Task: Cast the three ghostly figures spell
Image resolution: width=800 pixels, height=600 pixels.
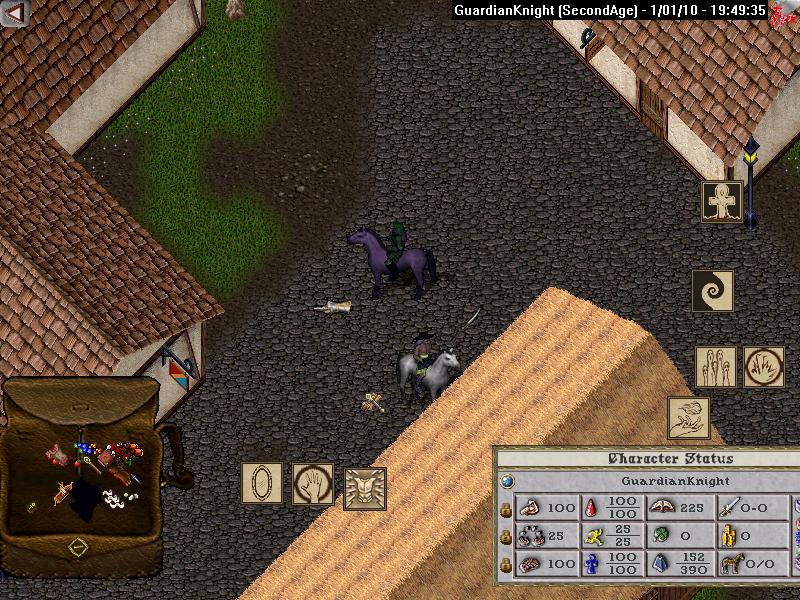Action: [x=716, y=367]
